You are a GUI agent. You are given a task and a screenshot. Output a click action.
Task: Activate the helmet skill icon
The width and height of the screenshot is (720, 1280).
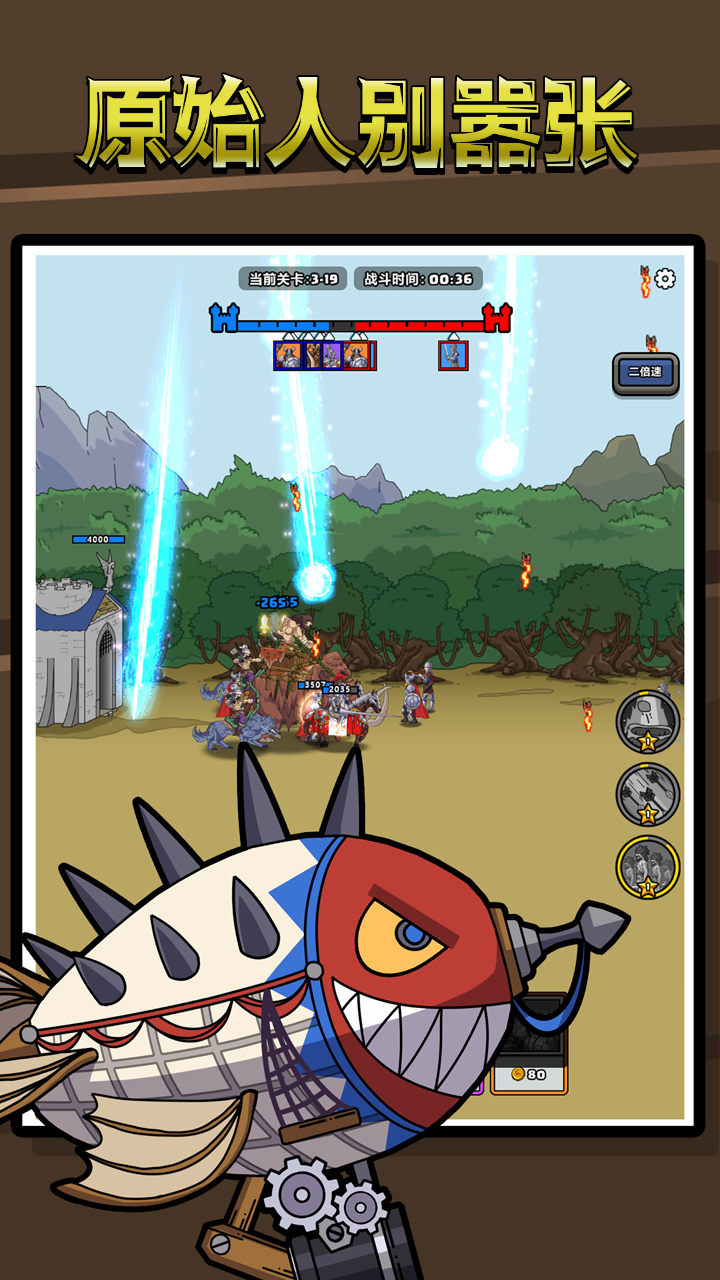coord(647,721)
